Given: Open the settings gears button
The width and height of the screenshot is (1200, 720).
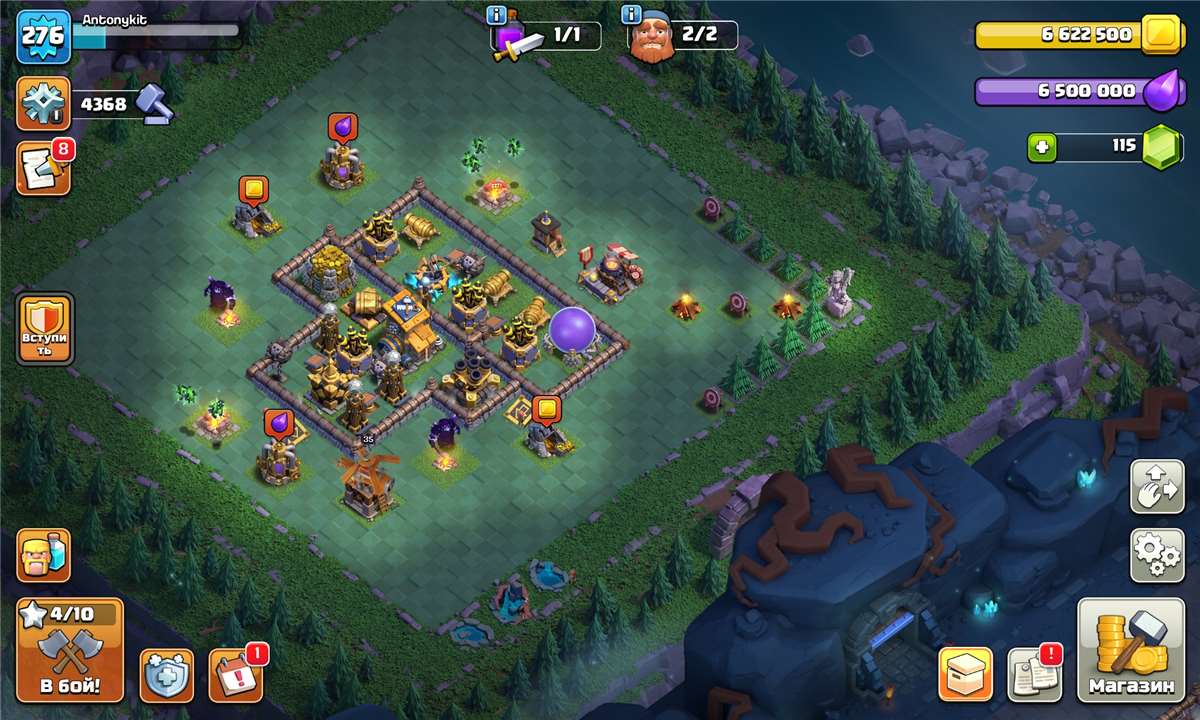Looking at the screenshot, I should [x=1157, y=555].
